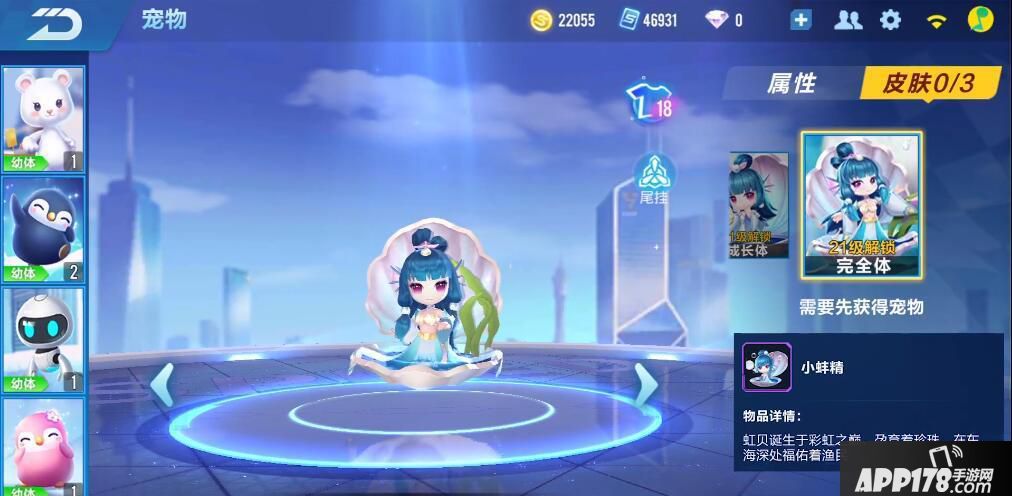Select the 完全体 skin card
The image size is (1012, 496).
point(862,206)
